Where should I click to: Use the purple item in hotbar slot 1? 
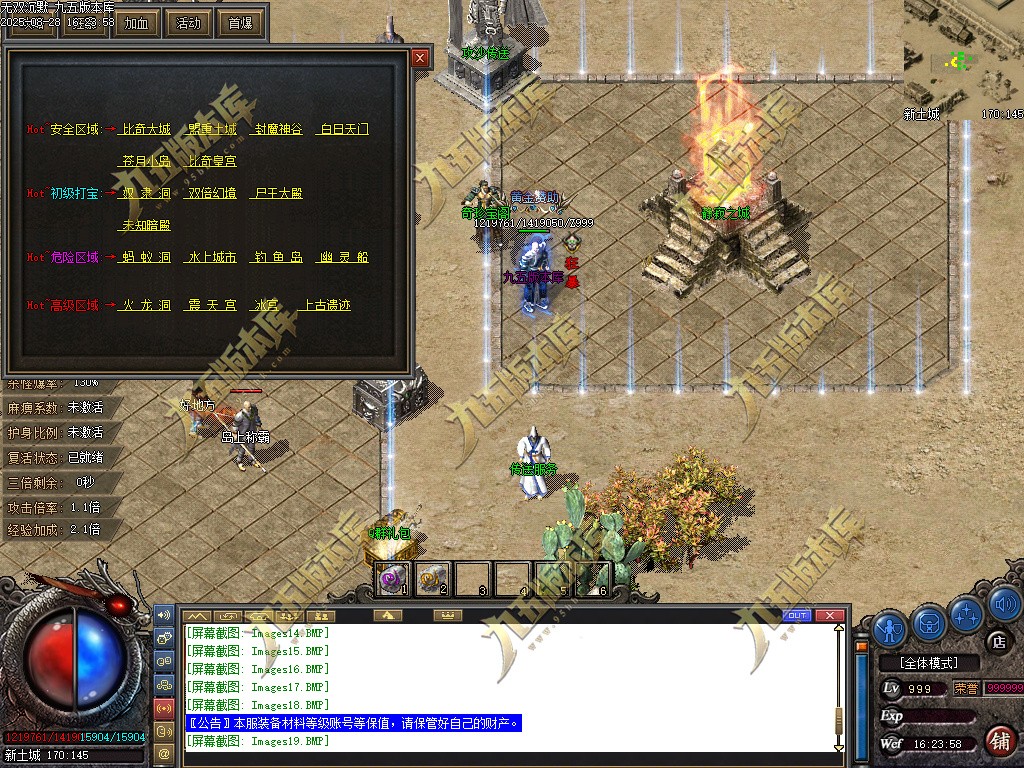click(x=392, y=578)
